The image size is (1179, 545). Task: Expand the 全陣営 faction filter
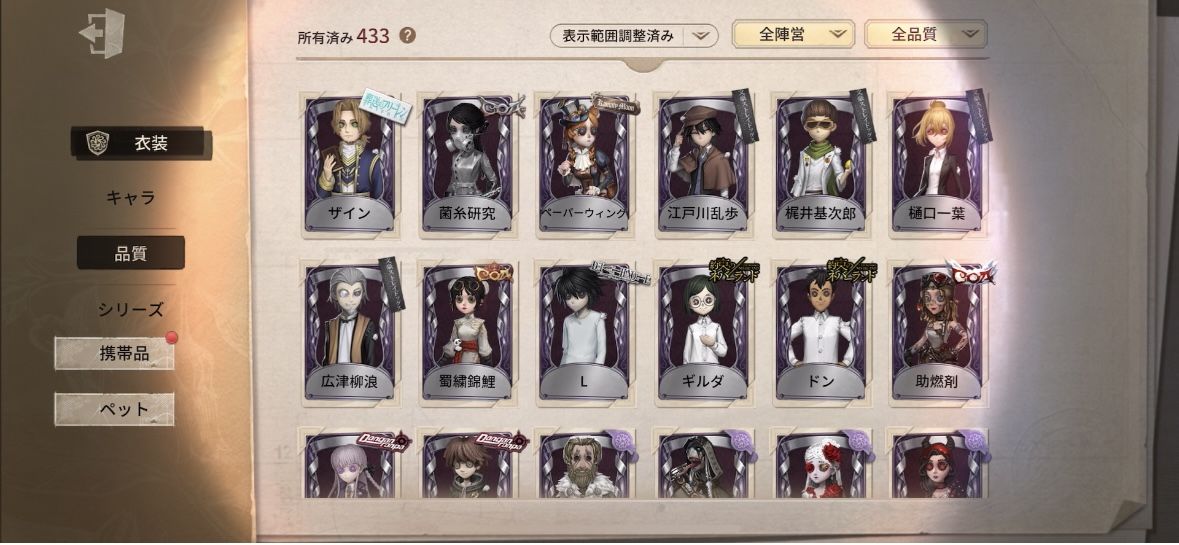(x=792, y=35)
